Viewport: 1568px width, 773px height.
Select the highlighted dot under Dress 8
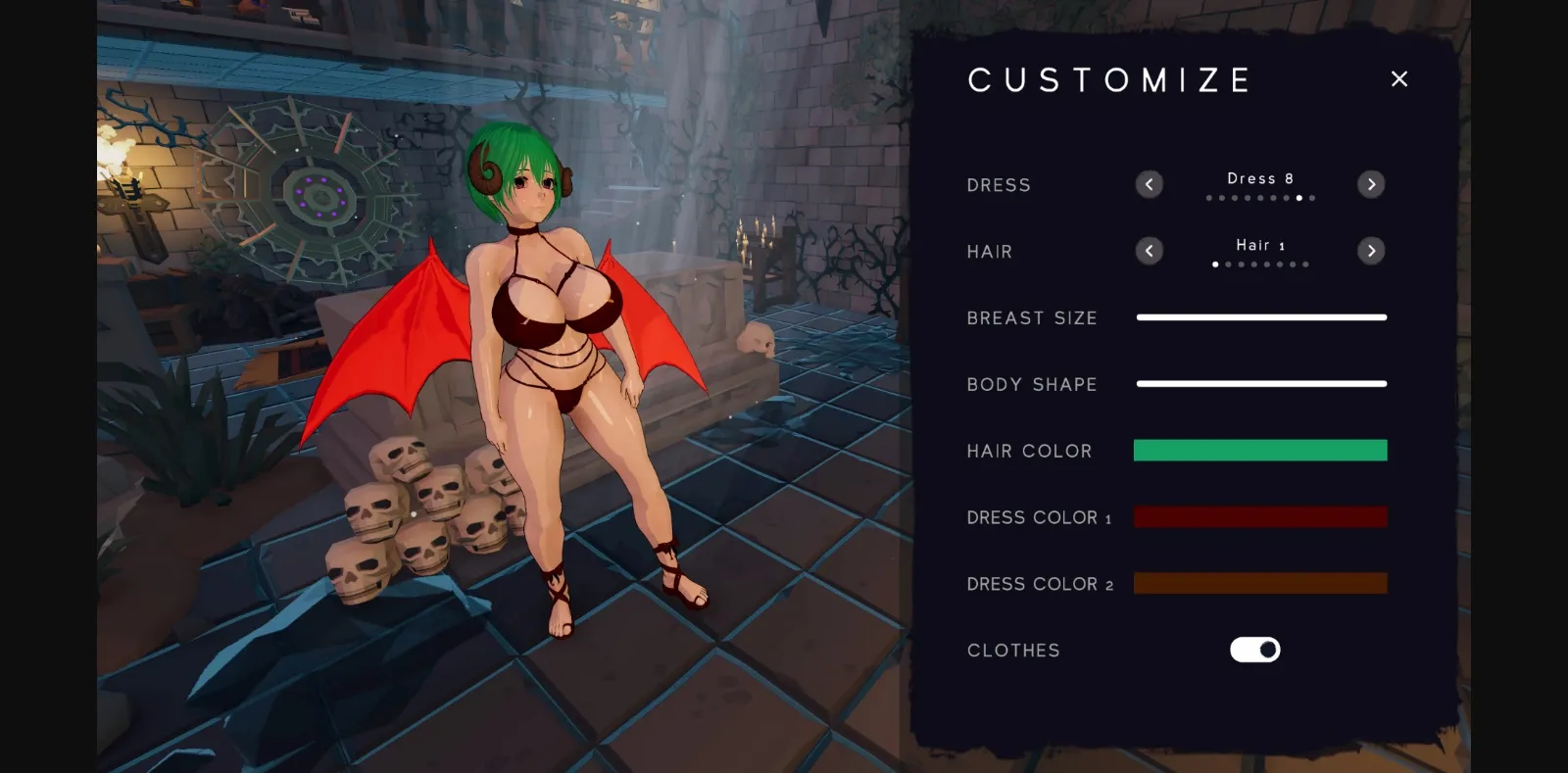(x=1299, y=197)
